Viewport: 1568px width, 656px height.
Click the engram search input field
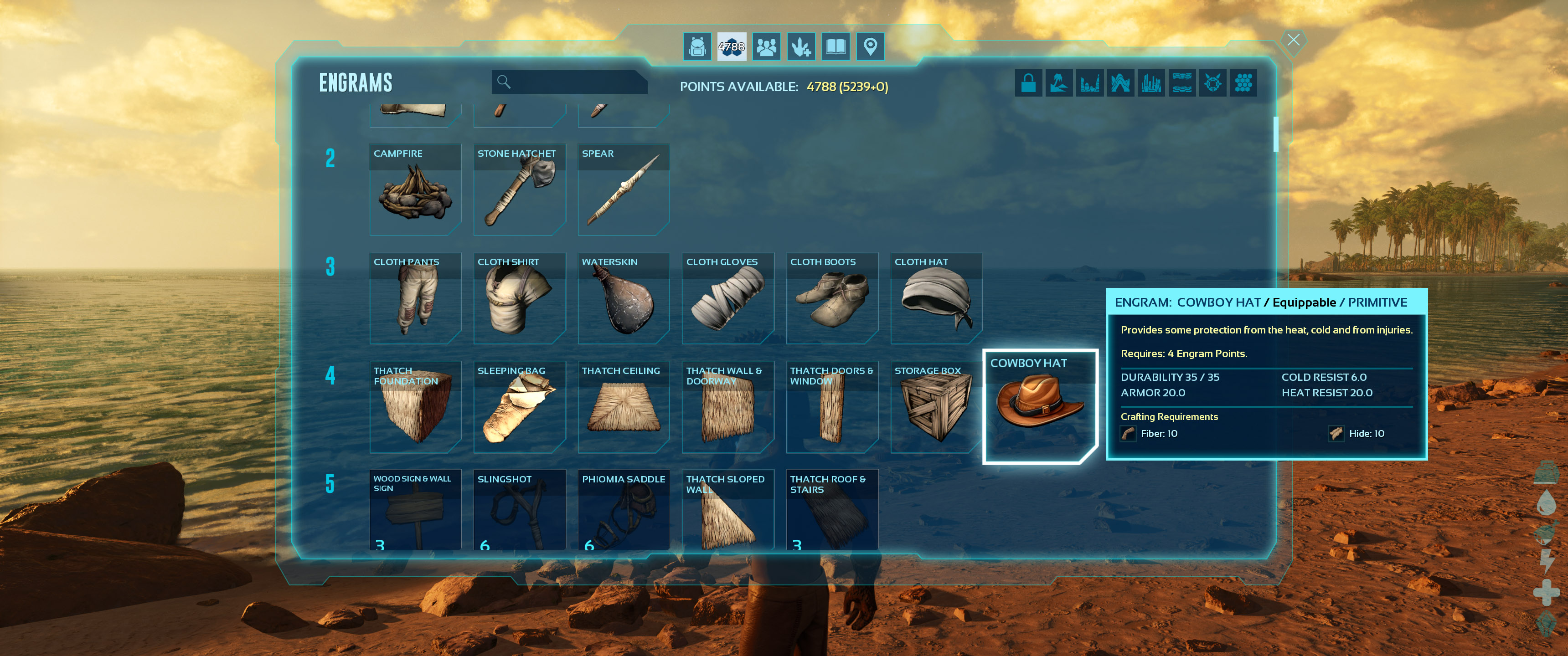pyautogui.click(x=569, y=82)
